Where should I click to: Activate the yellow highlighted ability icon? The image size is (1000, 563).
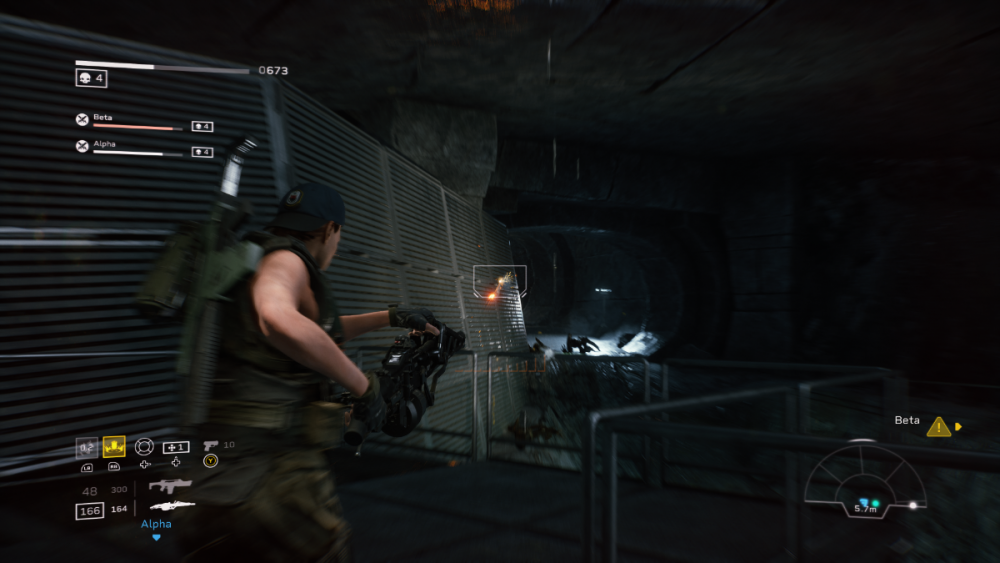[114, 446]
